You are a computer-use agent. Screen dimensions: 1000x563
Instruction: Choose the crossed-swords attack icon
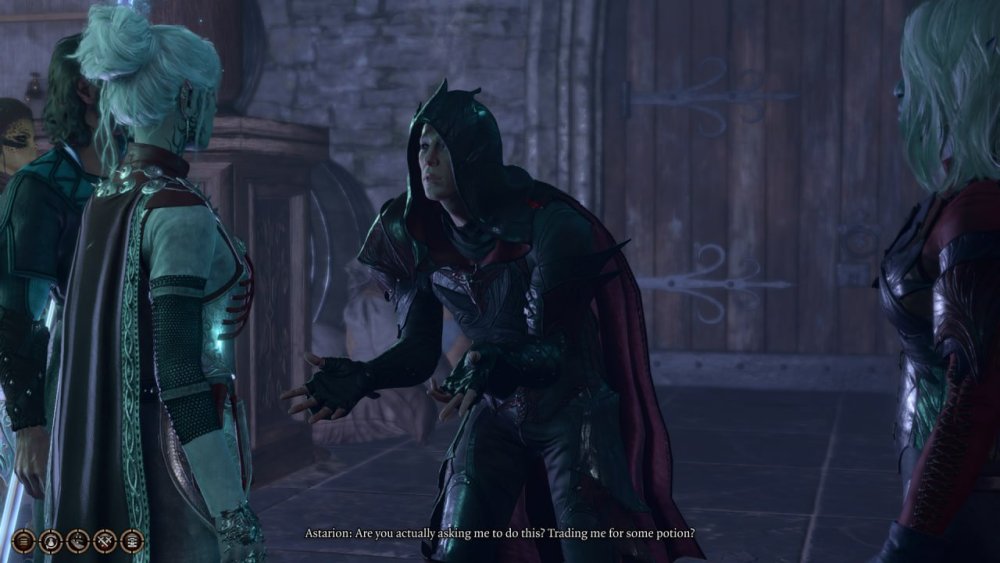click(x=105, y=541)
